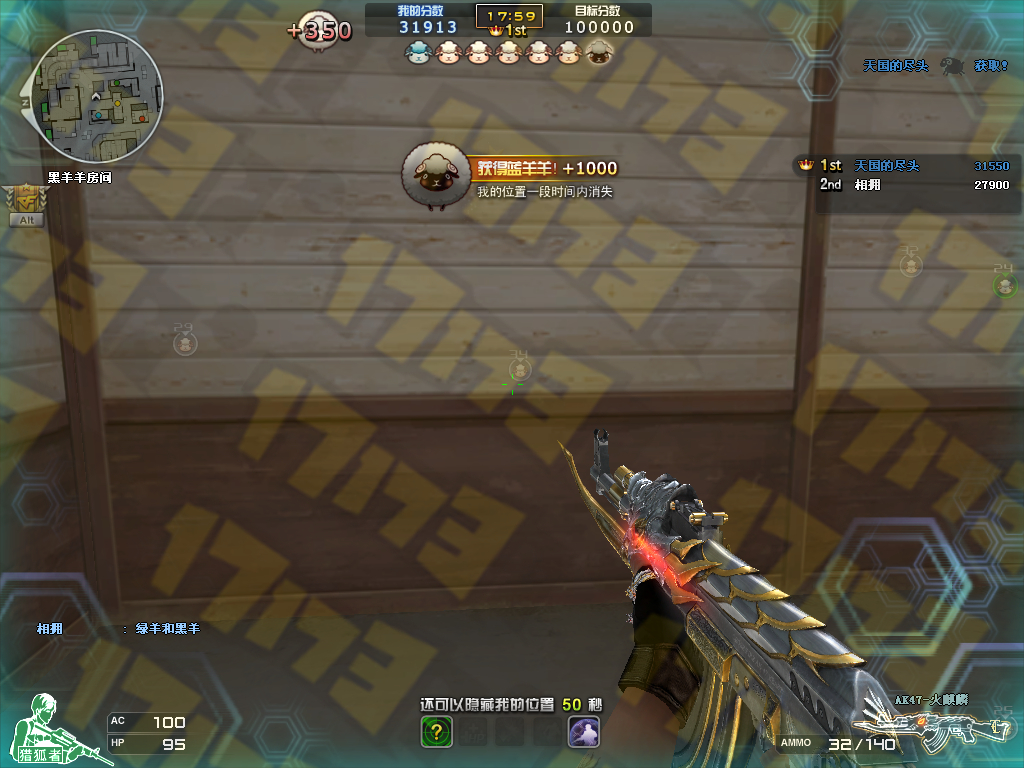The image size is (1024, 768).
Task: Select the blue sheep icon
Action: click(x=417, y=52)
